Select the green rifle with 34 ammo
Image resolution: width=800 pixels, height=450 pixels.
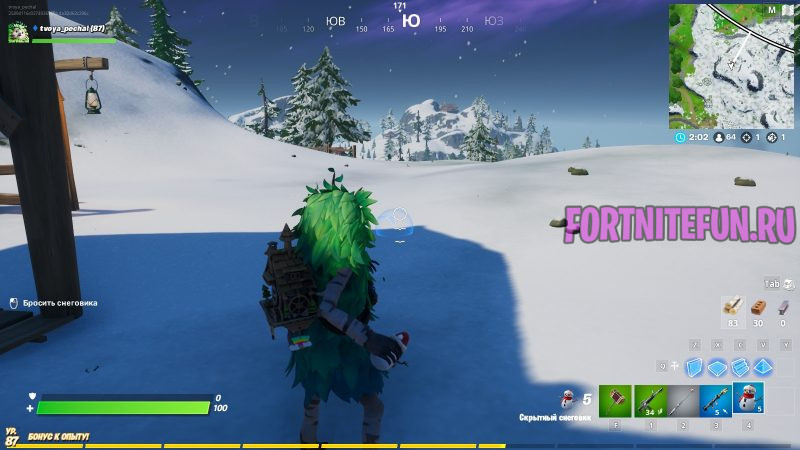coord(650,402)
